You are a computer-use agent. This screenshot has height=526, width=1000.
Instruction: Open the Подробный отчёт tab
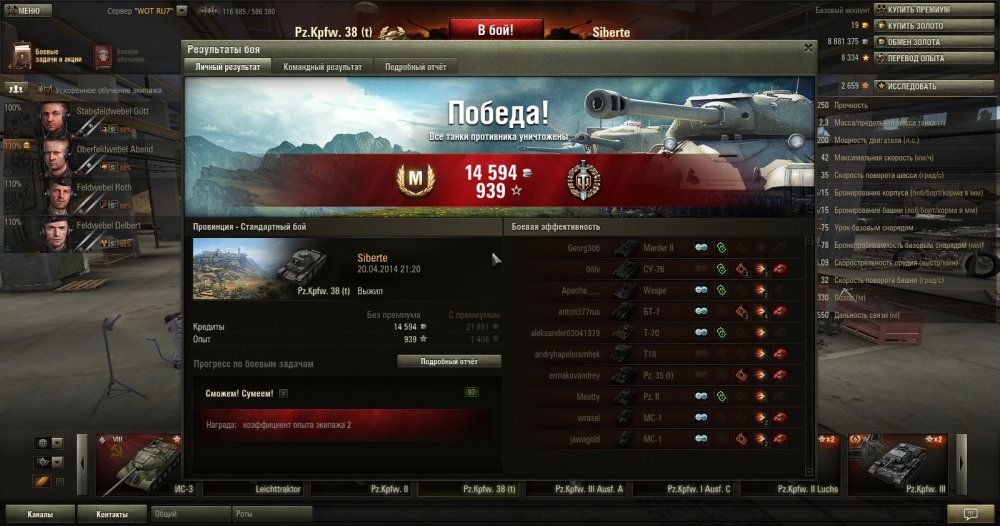click(x=417, y=66)
